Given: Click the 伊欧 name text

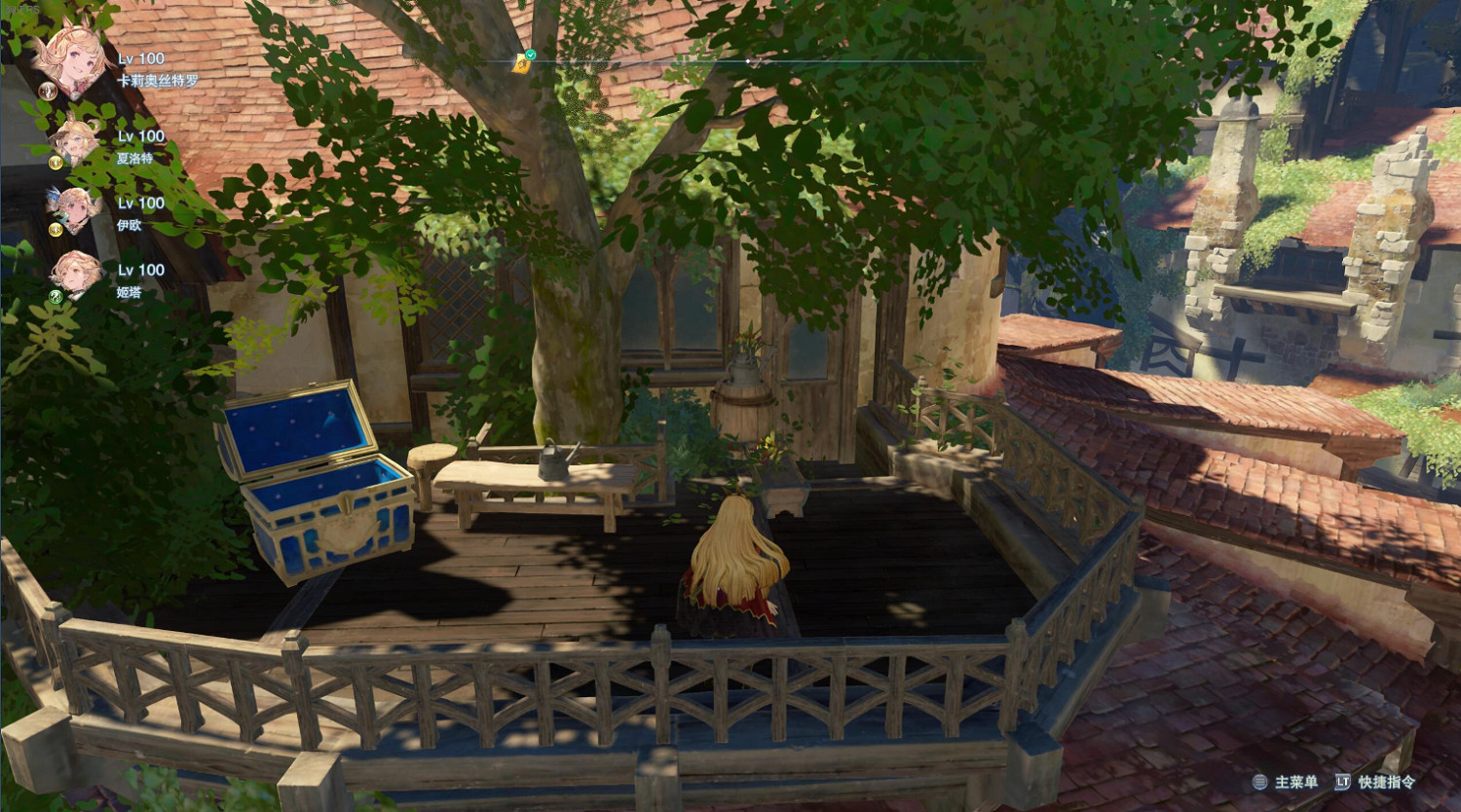Looking at the screenshot, I should click(128, 226).
